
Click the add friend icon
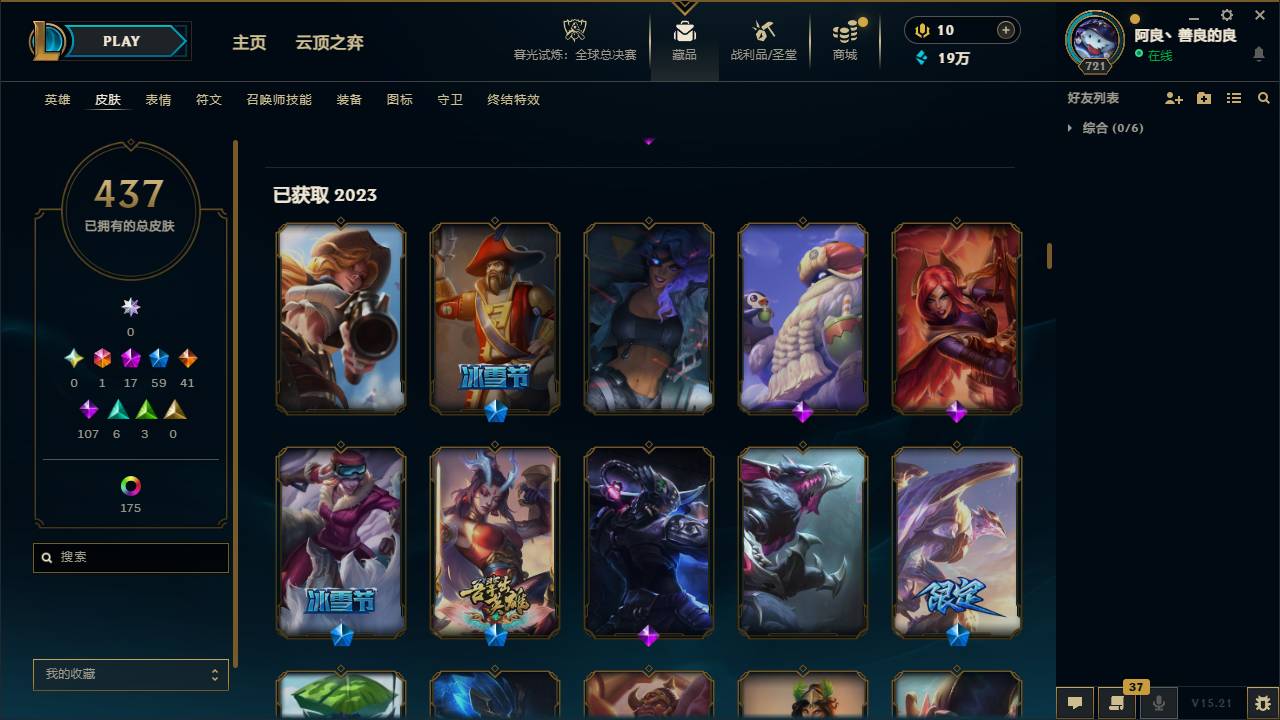click(1171, 97)
